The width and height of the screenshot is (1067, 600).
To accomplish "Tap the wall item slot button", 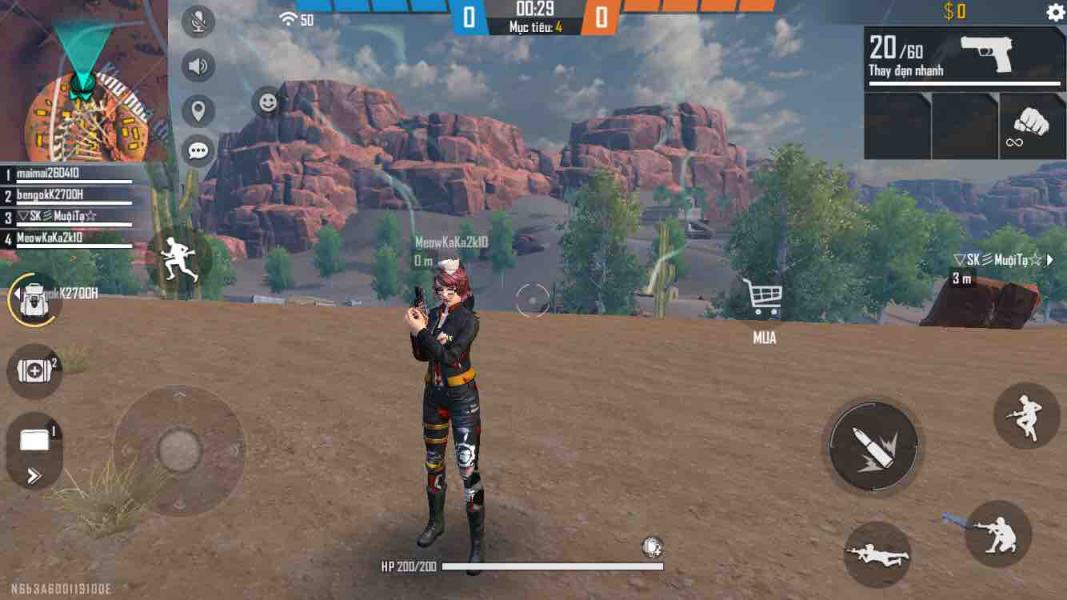I will coord(35,440).
